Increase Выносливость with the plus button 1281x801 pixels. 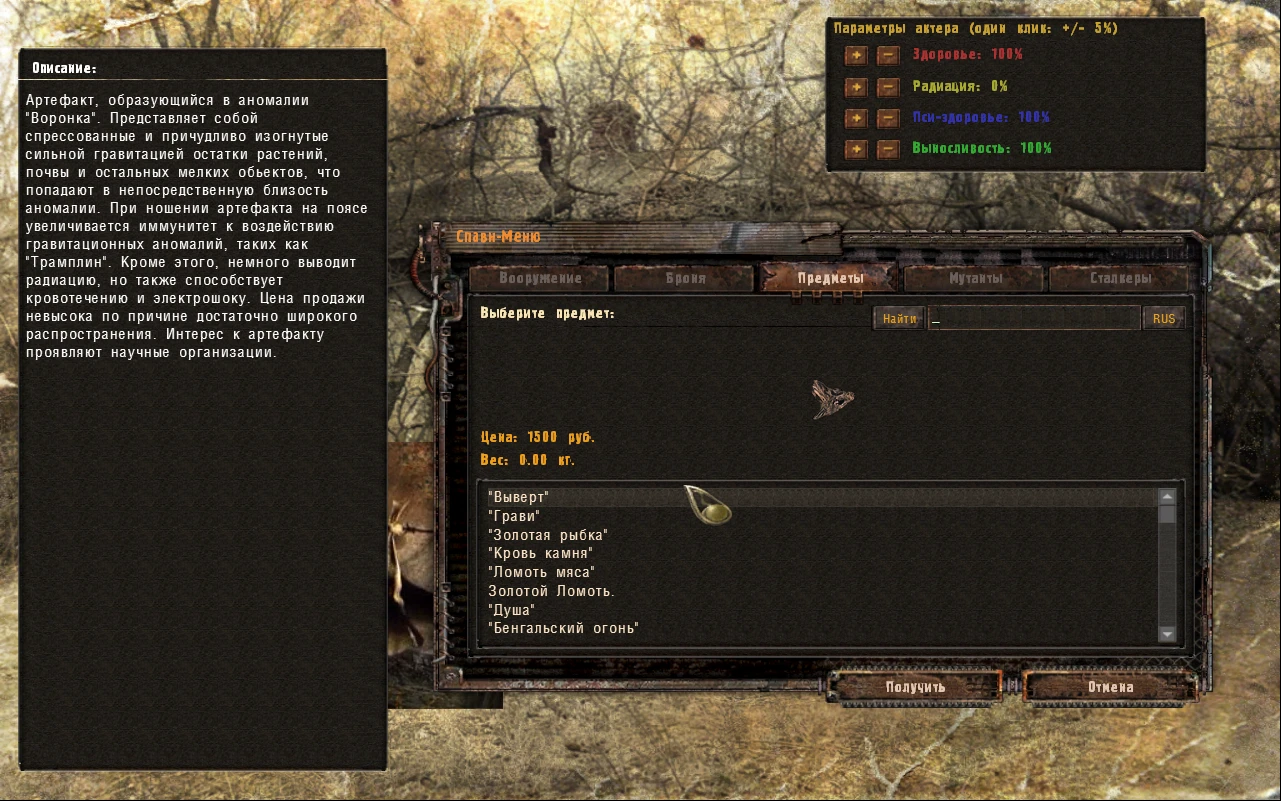pos(856,150)
